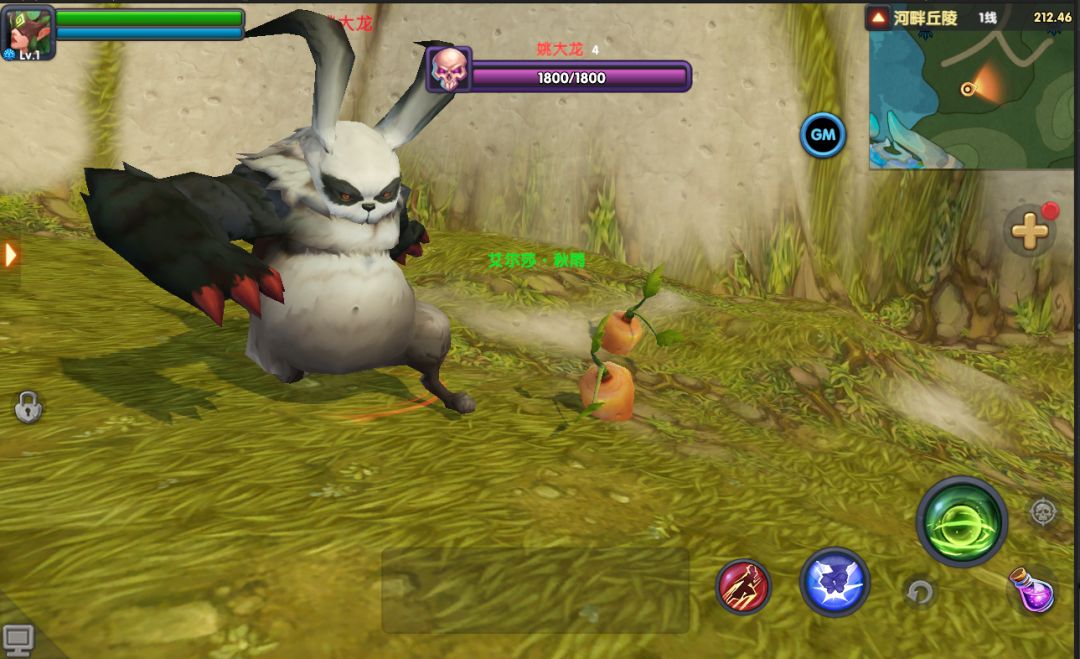This screenshot has width=1080, height=659.
Task: Activate the green vortex main attack
Action: 961,522
